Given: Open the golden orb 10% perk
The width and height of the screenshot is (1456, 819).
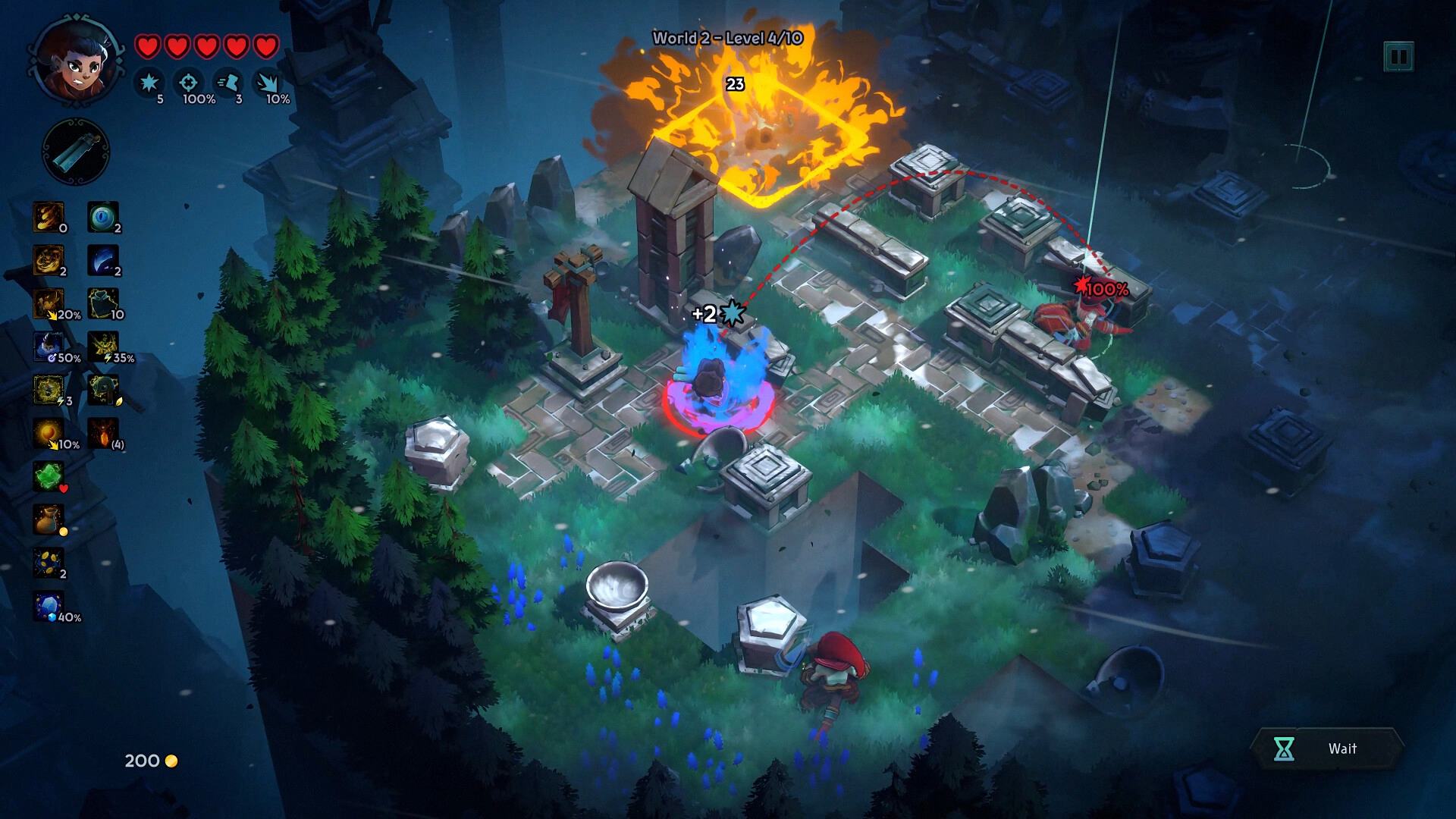Looking at the screenshot, I should pyautogui.click(x=49, y=433).
